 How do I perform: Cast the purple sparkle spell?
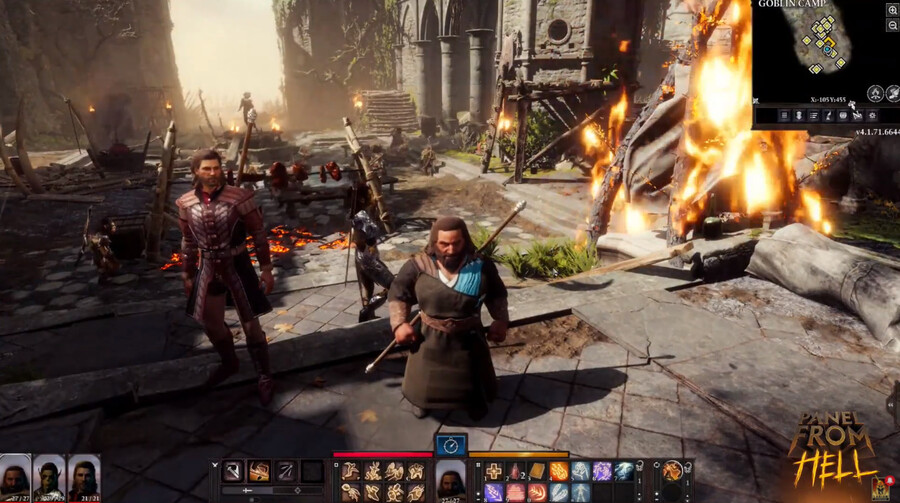[x=602, y=471]
